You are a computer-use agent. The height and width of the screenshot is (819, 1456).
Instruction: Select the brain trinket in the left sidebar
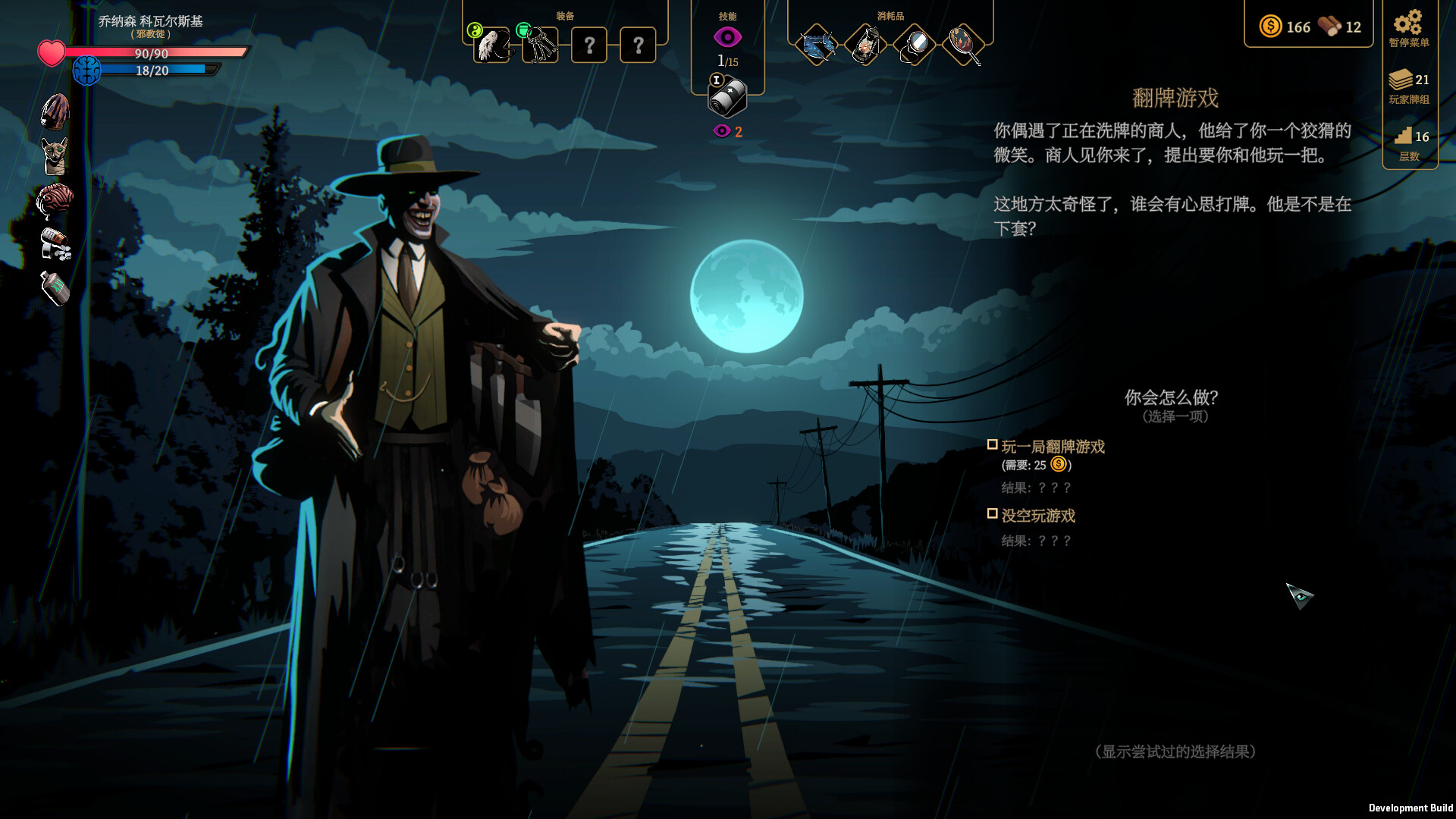(x=53, y=199)
